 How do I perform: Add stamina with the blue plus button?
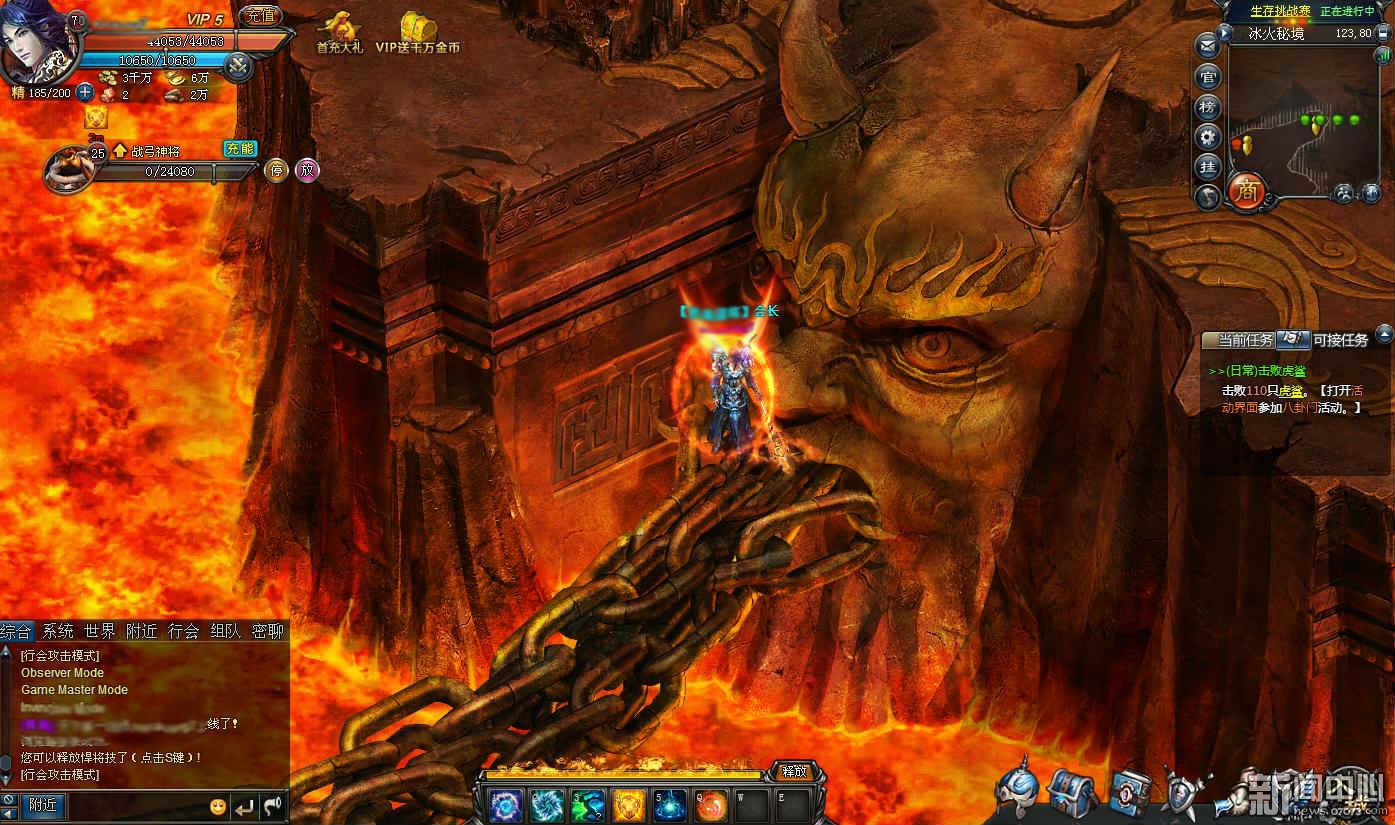85,93
